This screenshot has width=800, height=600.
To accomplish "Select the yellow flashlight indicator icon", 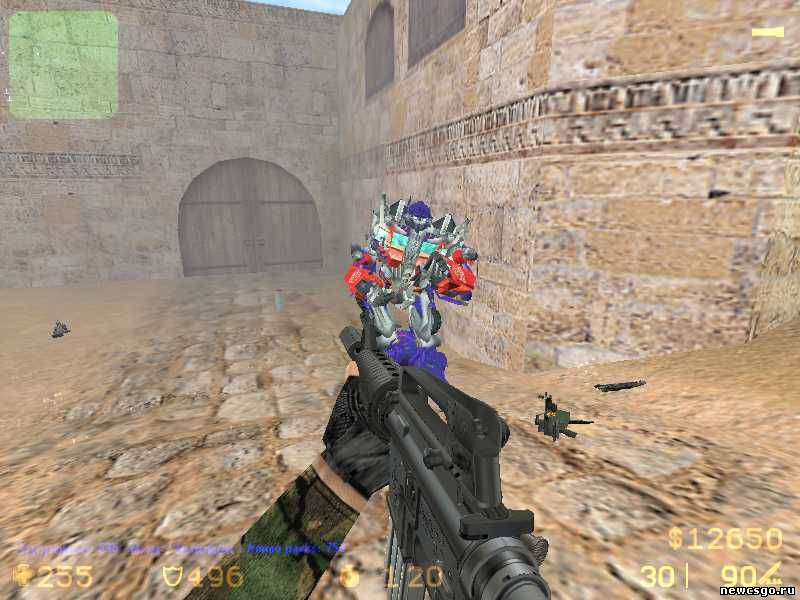I will (767, 33).
